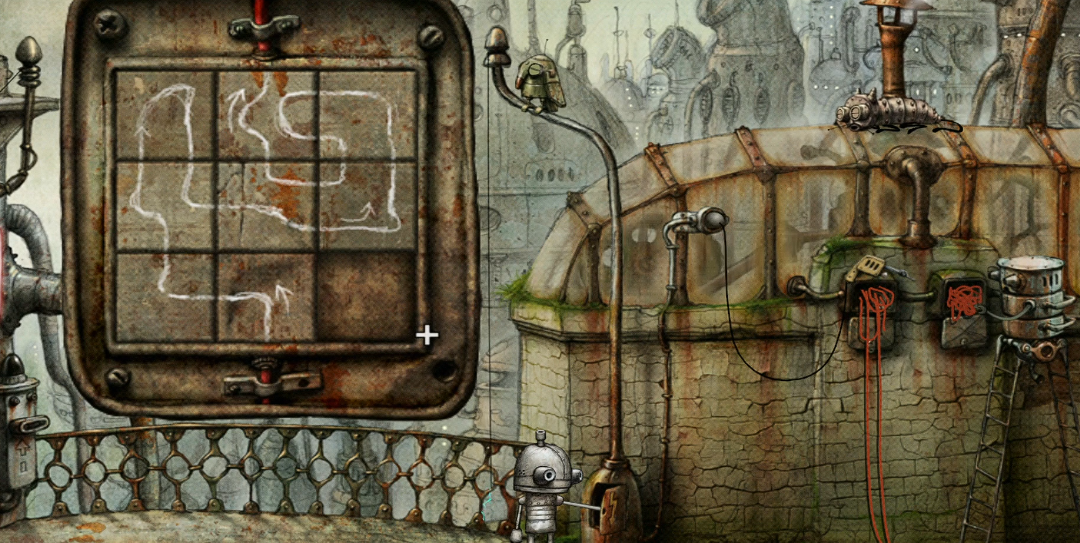The height and width of the screenshot is (543, 1080).
Task: Select the bottom-left corner puzzle tile
Action: (x=164, y=296)
